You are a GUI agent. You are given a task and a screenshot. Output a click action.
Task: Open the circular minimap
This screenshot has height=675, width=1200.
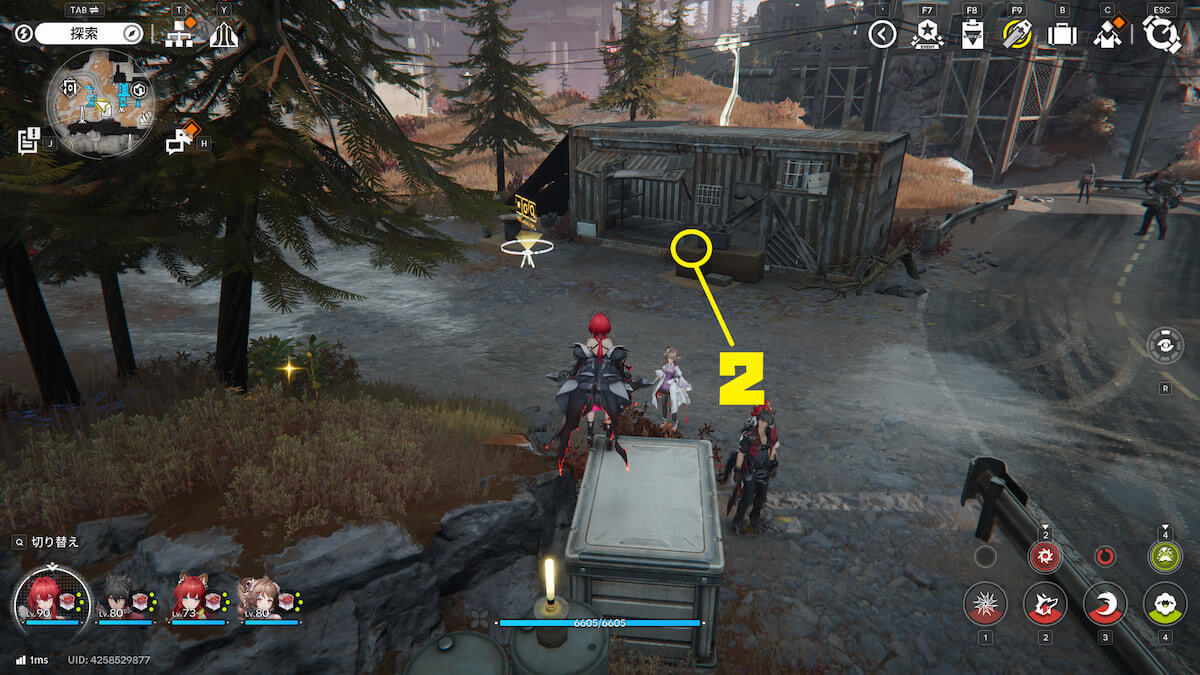tap(100, 104)
